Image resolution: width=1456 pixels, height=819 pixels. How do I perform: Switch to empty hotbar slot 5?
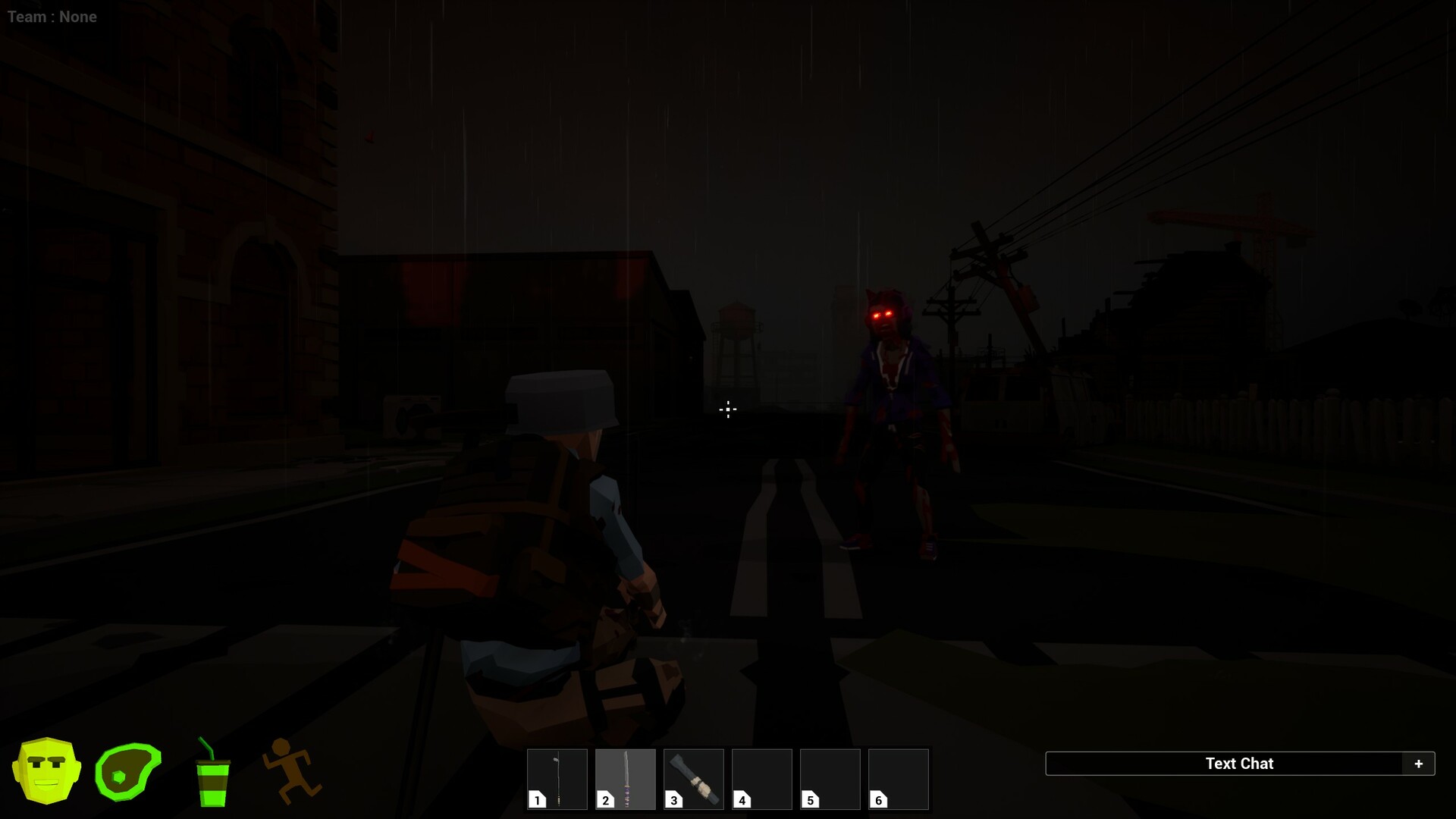coord(830,779)
